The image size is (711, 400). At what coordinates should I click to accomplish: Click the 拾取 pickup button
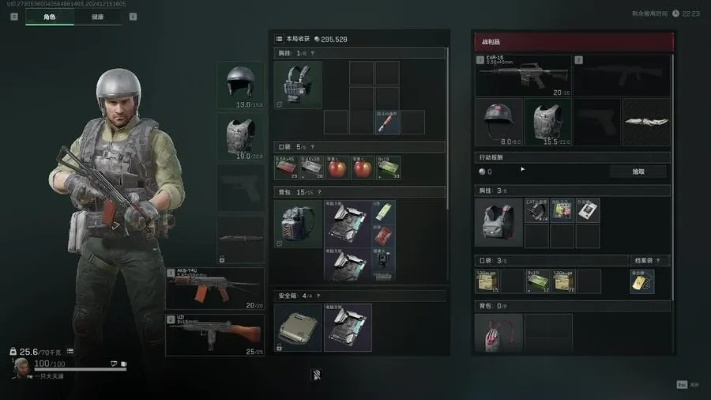click(x=637, y=171)
